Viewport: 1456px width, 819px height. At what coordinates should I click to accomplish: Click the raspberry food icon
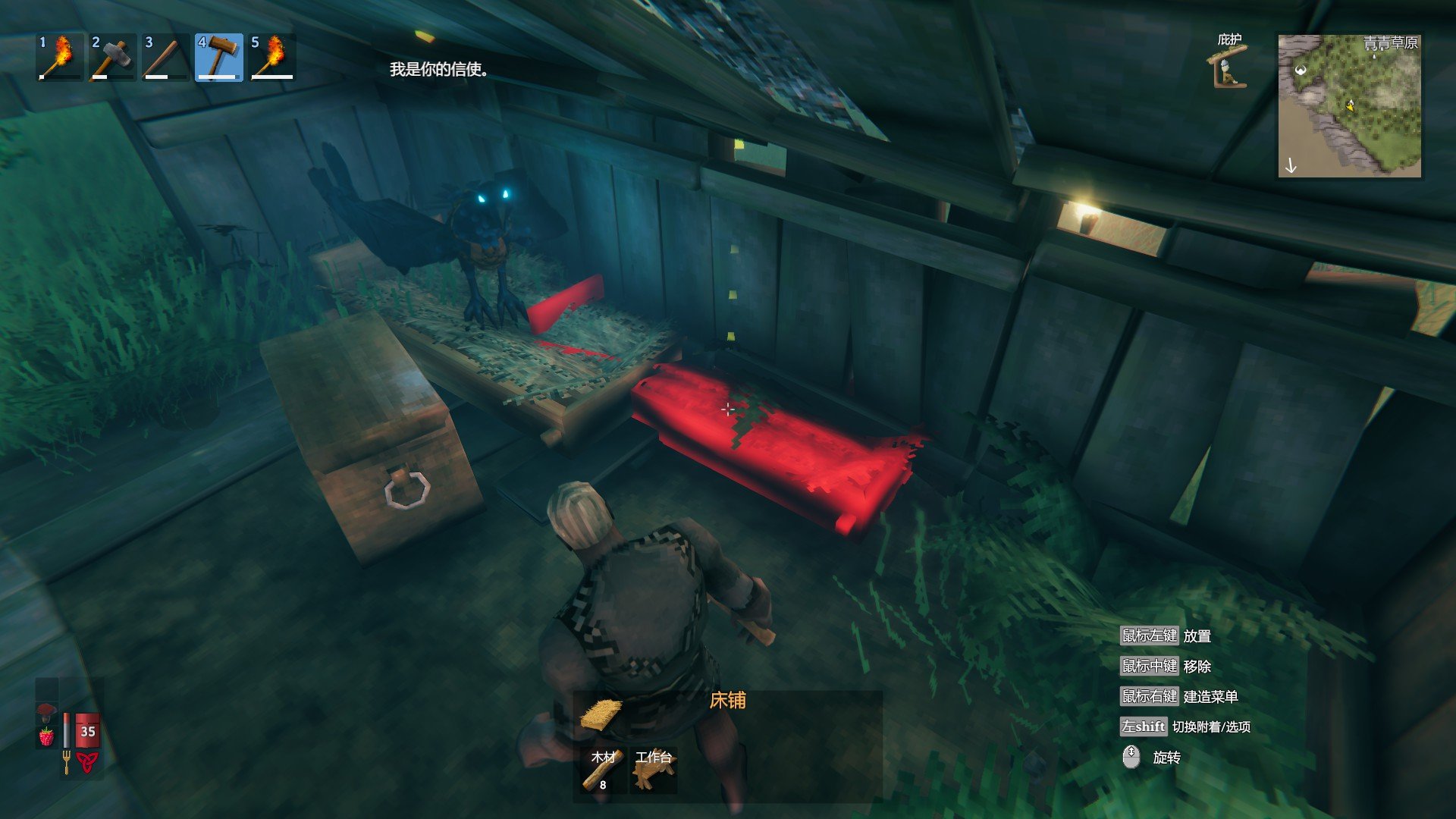(x=47, y=736)
